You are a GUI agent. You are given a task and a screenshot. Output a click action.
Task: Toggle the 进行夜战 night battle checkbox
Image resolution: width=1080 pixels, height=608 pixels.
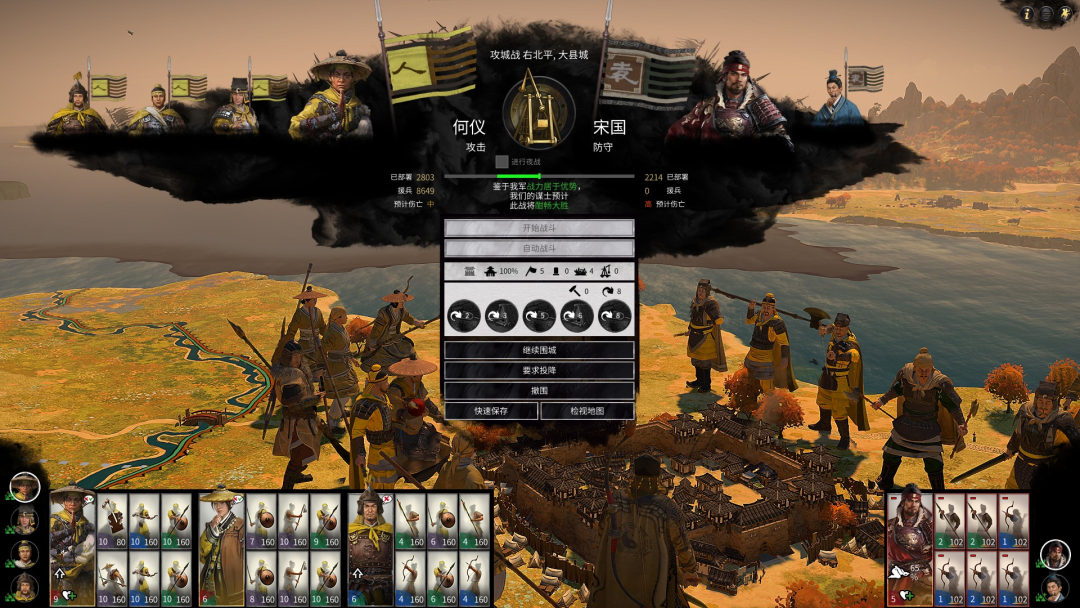tap(502, 161)
